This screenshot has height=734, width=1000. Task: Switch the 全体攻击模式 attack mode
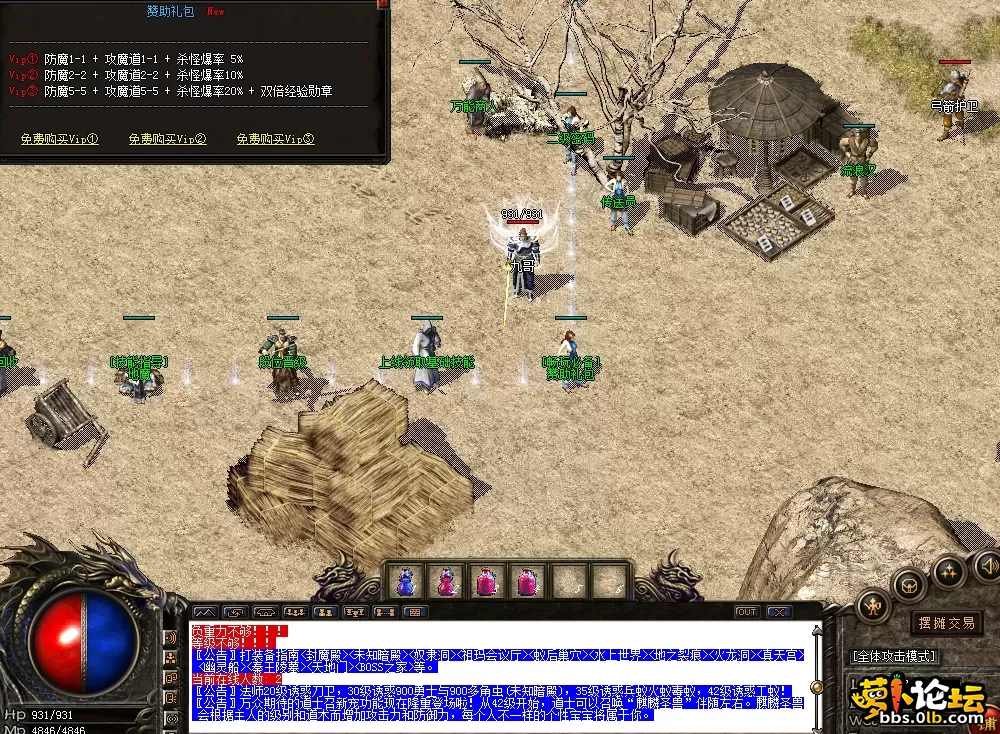894,656
